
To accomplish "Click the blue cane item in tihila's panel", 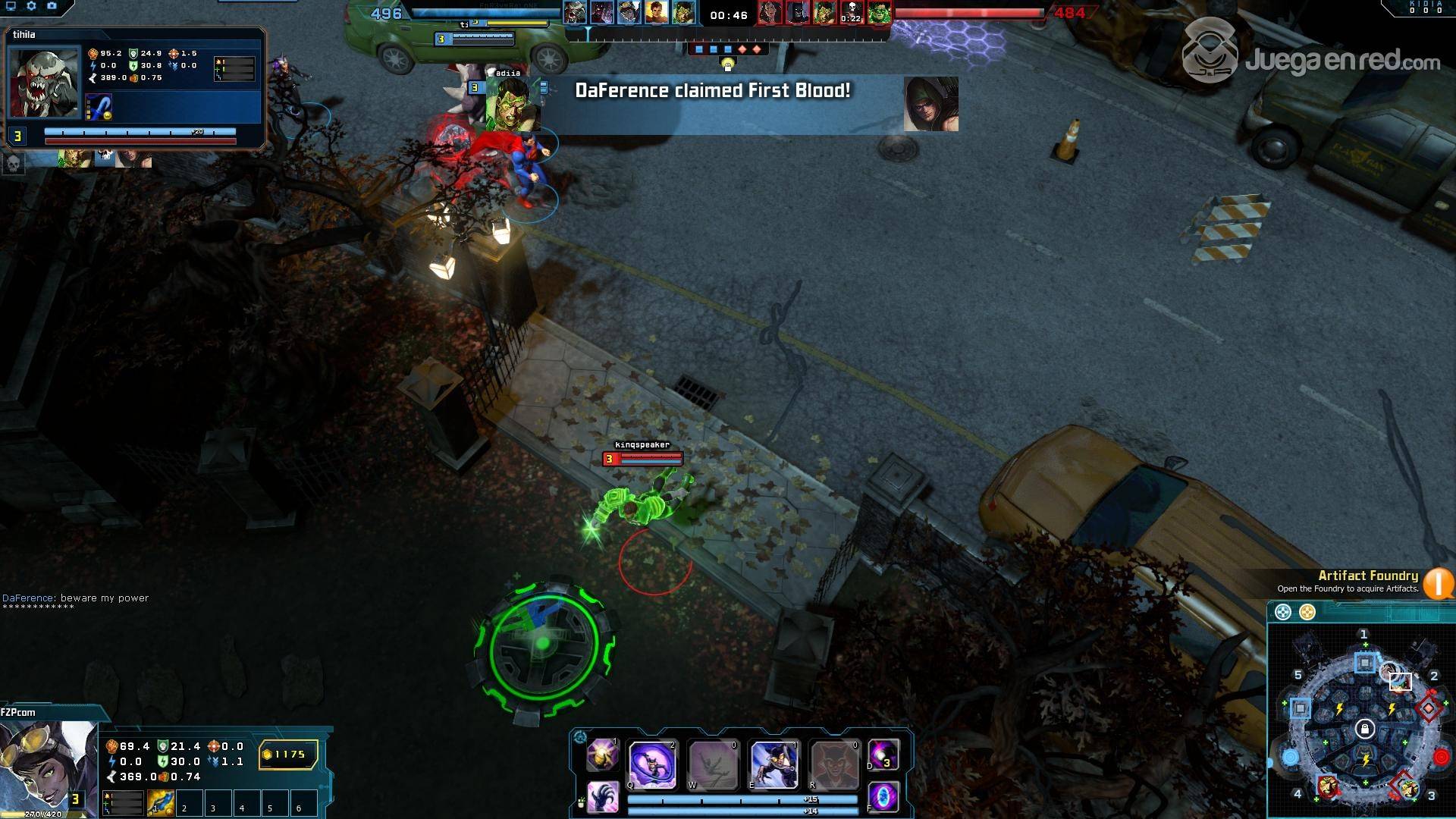I will point(99,107).
